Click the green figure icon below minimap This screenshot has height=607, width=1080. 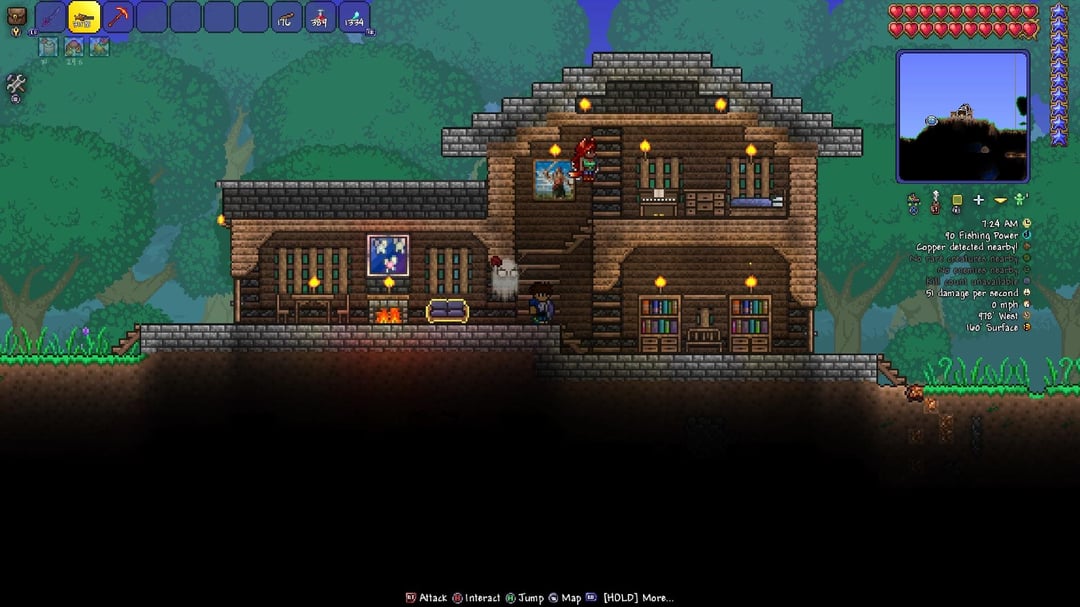click(x=1021, y=200)
